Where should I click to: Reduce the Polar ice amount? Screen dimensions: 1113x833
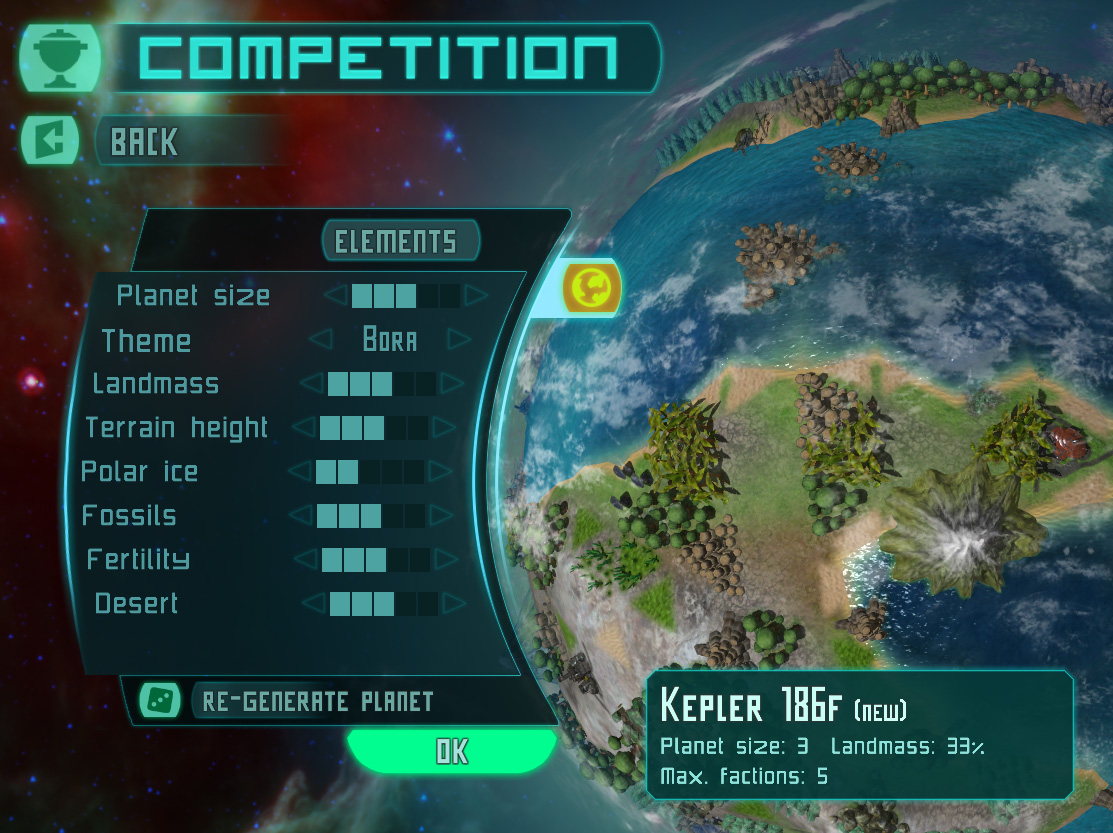pyautogui.click(x=300, y=472)
